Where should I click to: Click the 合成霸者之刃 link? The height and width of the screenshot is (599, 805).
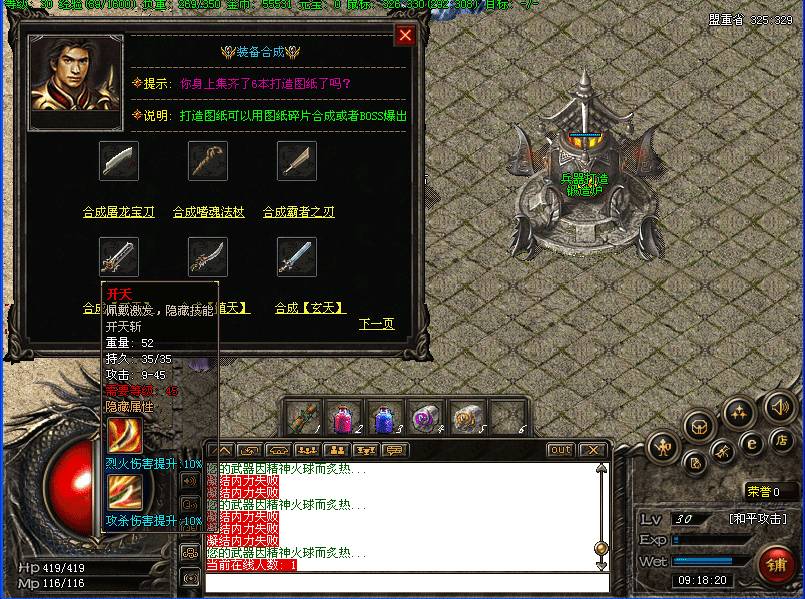[x=297, y=212]
